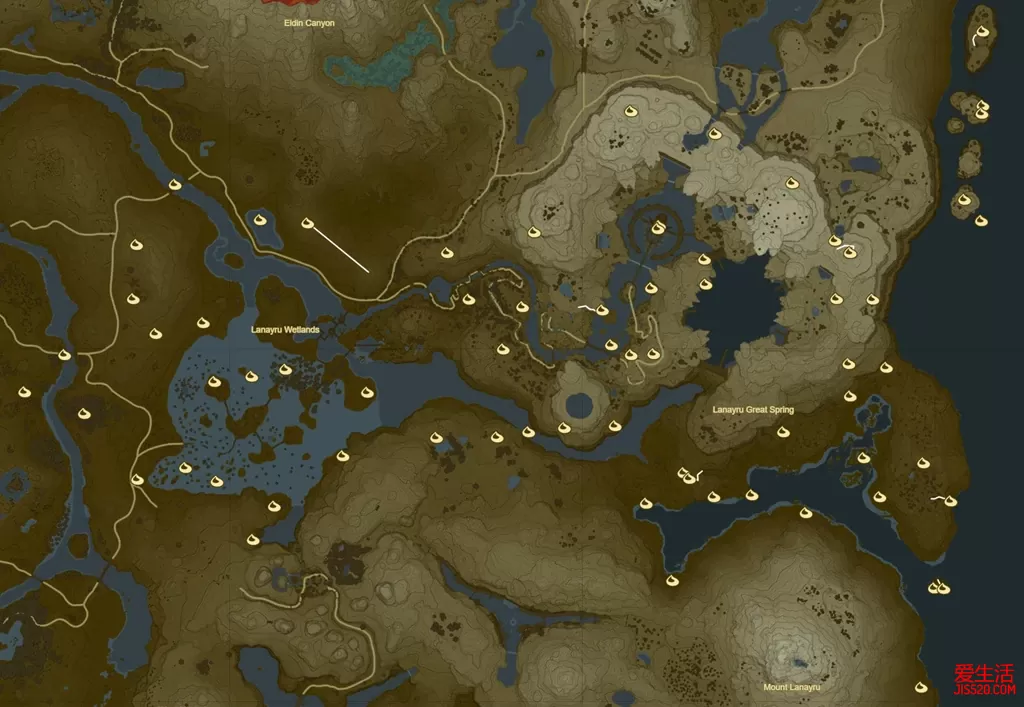Click the Lanayru Wetlands map label
The image size is (1024, 707).
point(287,329)
